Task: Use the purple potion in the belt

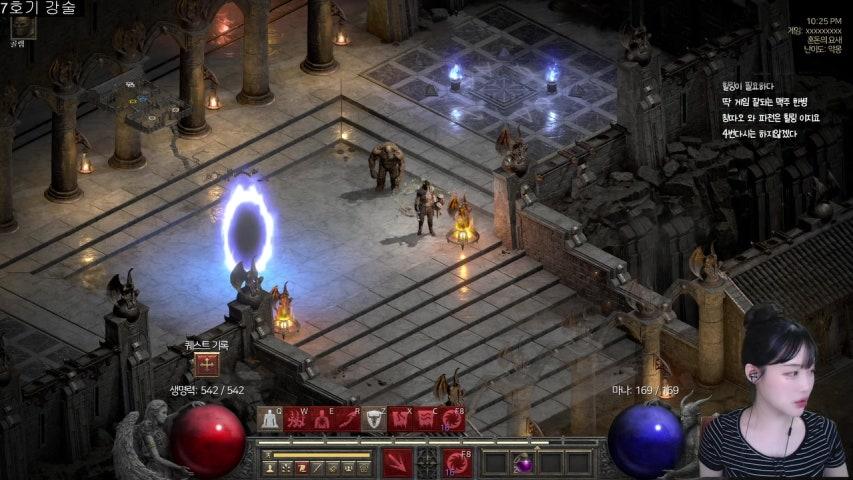Action: point(523,463)
